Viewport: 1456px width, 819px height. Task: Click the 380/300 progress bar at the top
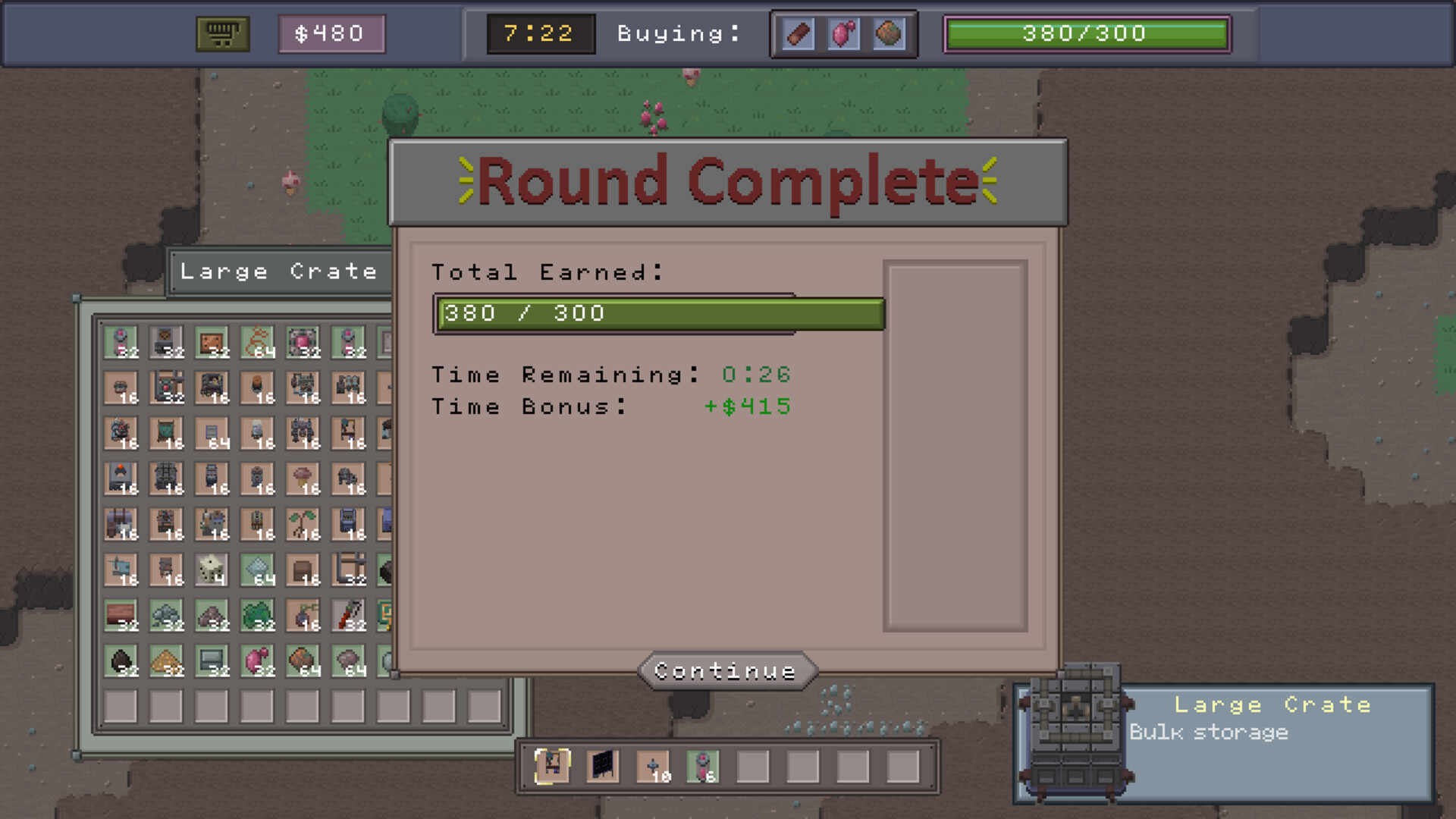tap(1086, 33)
